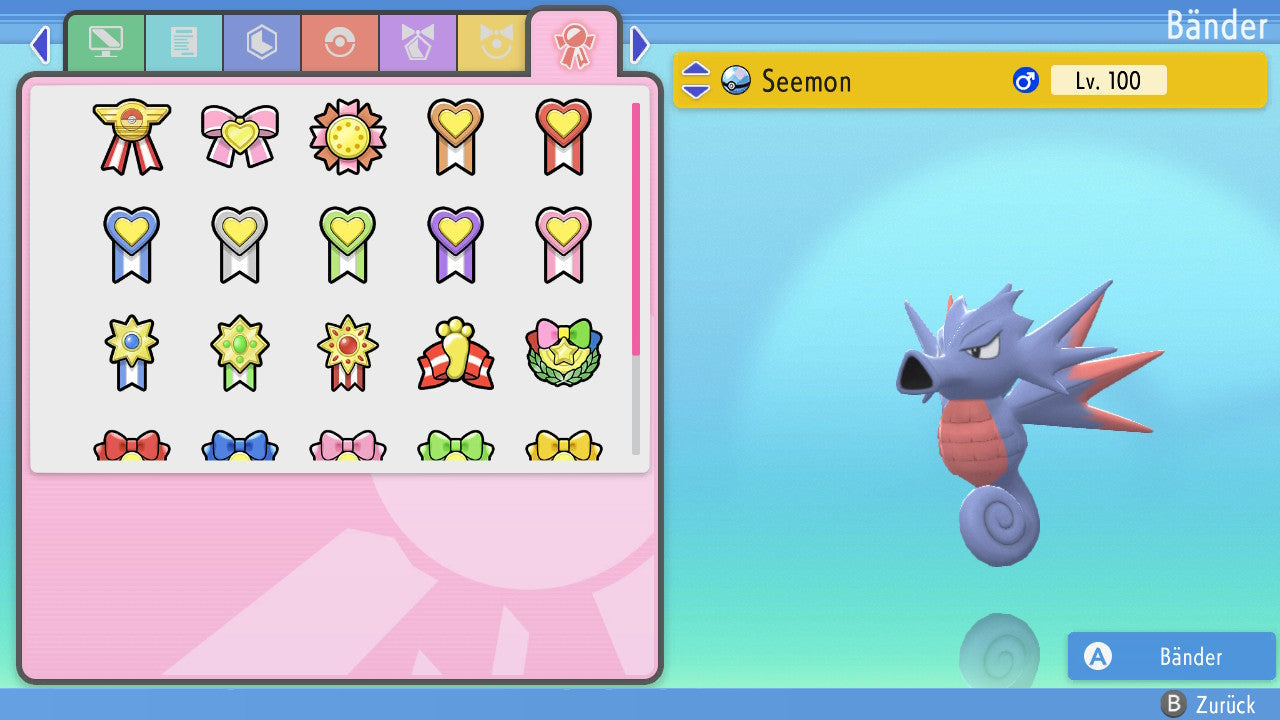Select the blue hexagon stats tab
This screenshot has height=720, width=1280.
tap(262, 43)
